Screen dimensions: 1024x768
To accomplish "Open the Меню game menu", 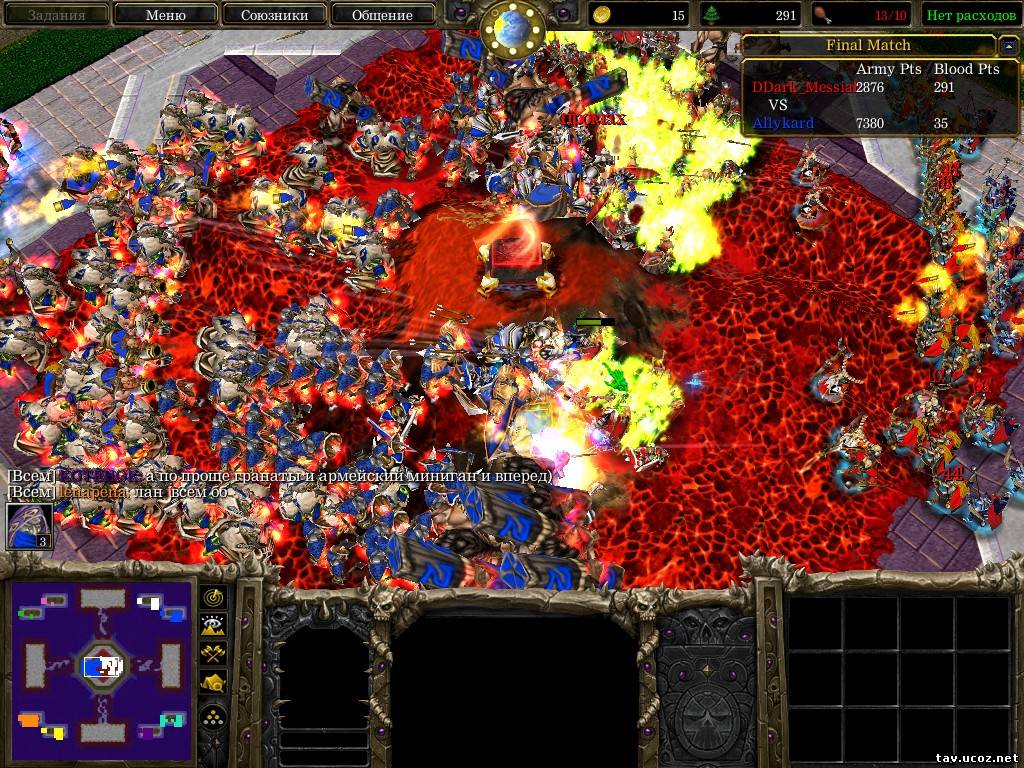I will coord(165,15).
